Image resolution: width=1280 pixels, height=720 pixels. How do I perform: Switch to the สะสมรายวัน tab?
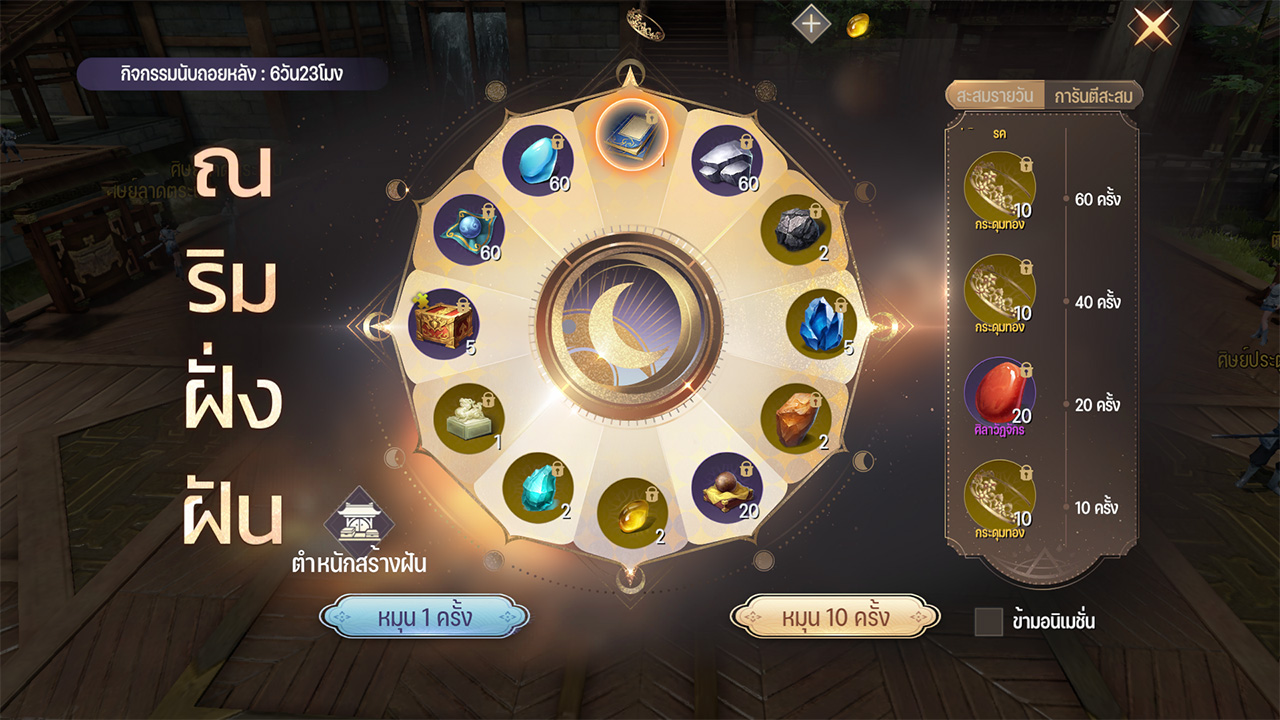coord(994,96)
